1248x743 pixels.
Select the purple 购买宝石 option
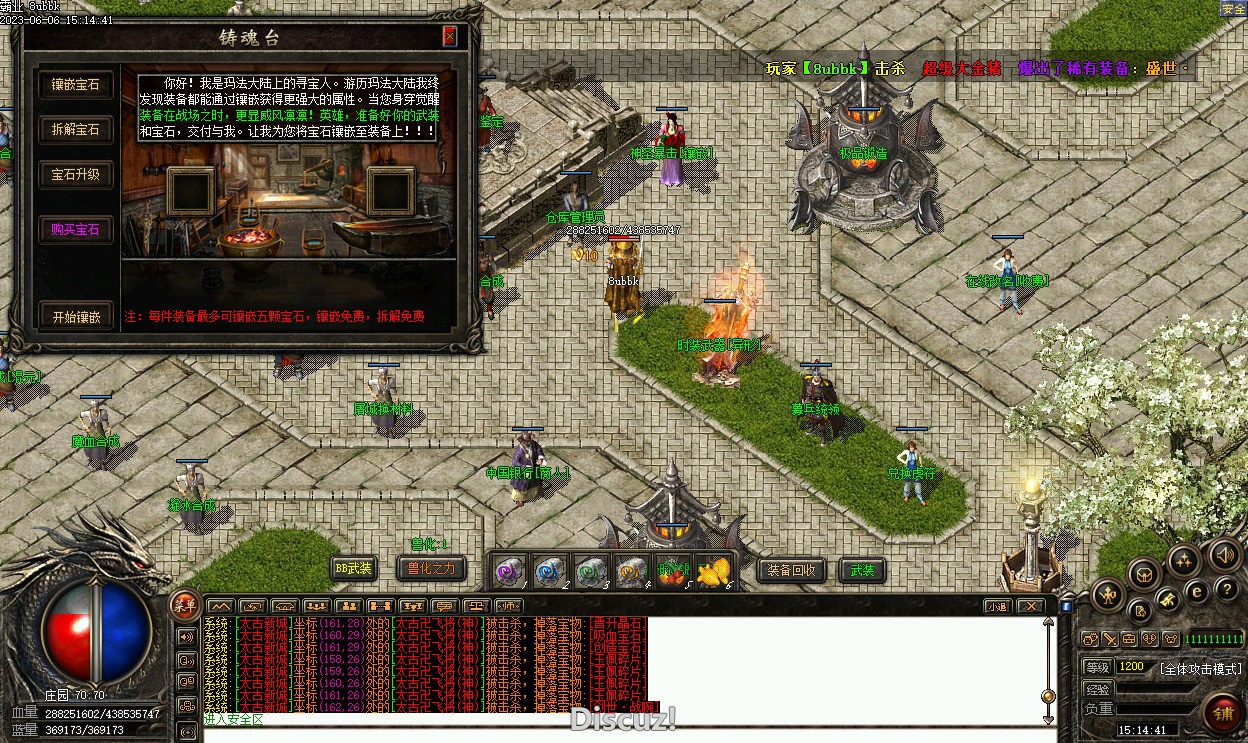pyautogui.click(x=76, y=229)
